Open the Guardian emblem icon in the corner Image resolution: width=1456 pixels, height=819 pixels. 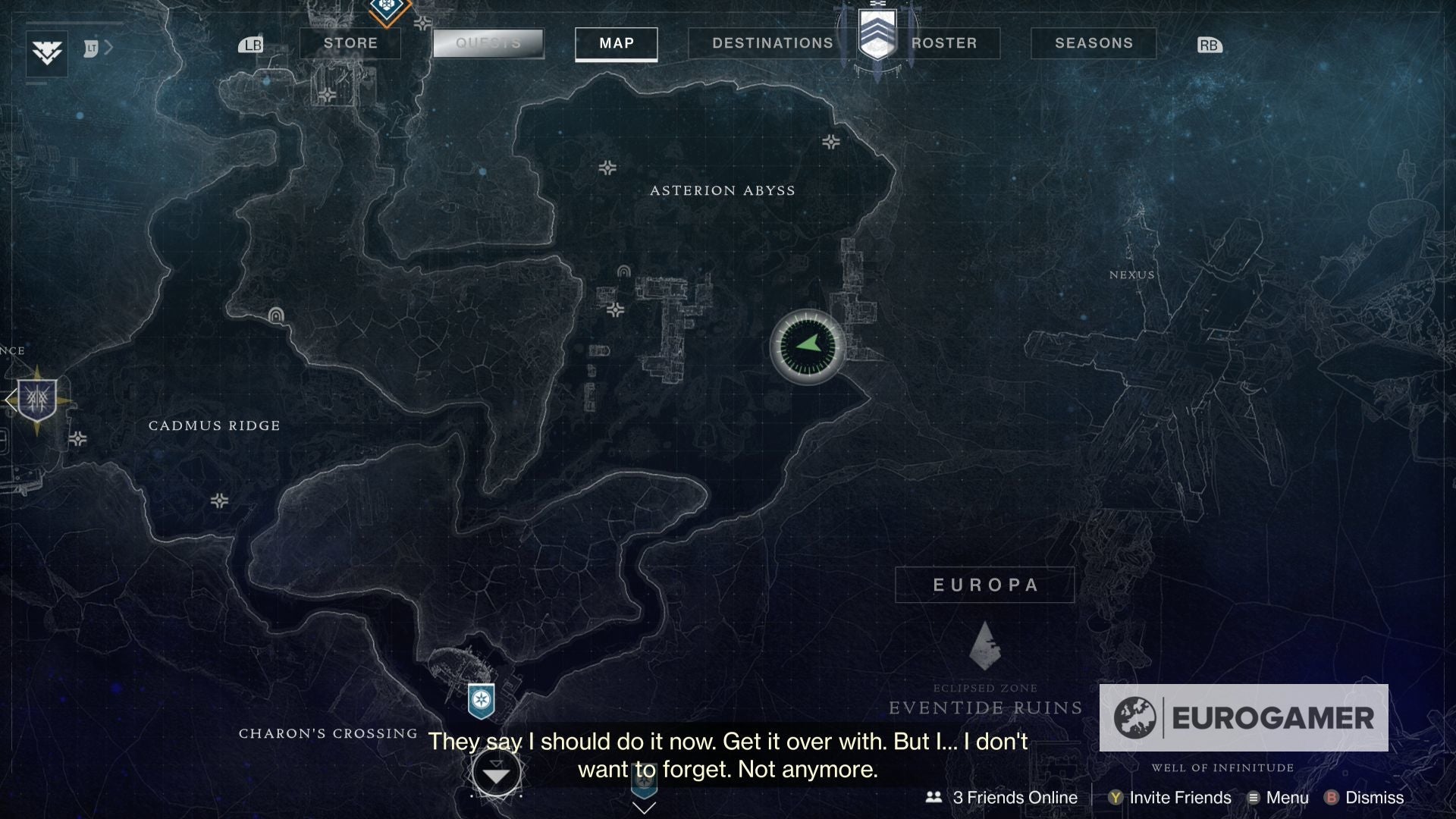click(47, 53)
